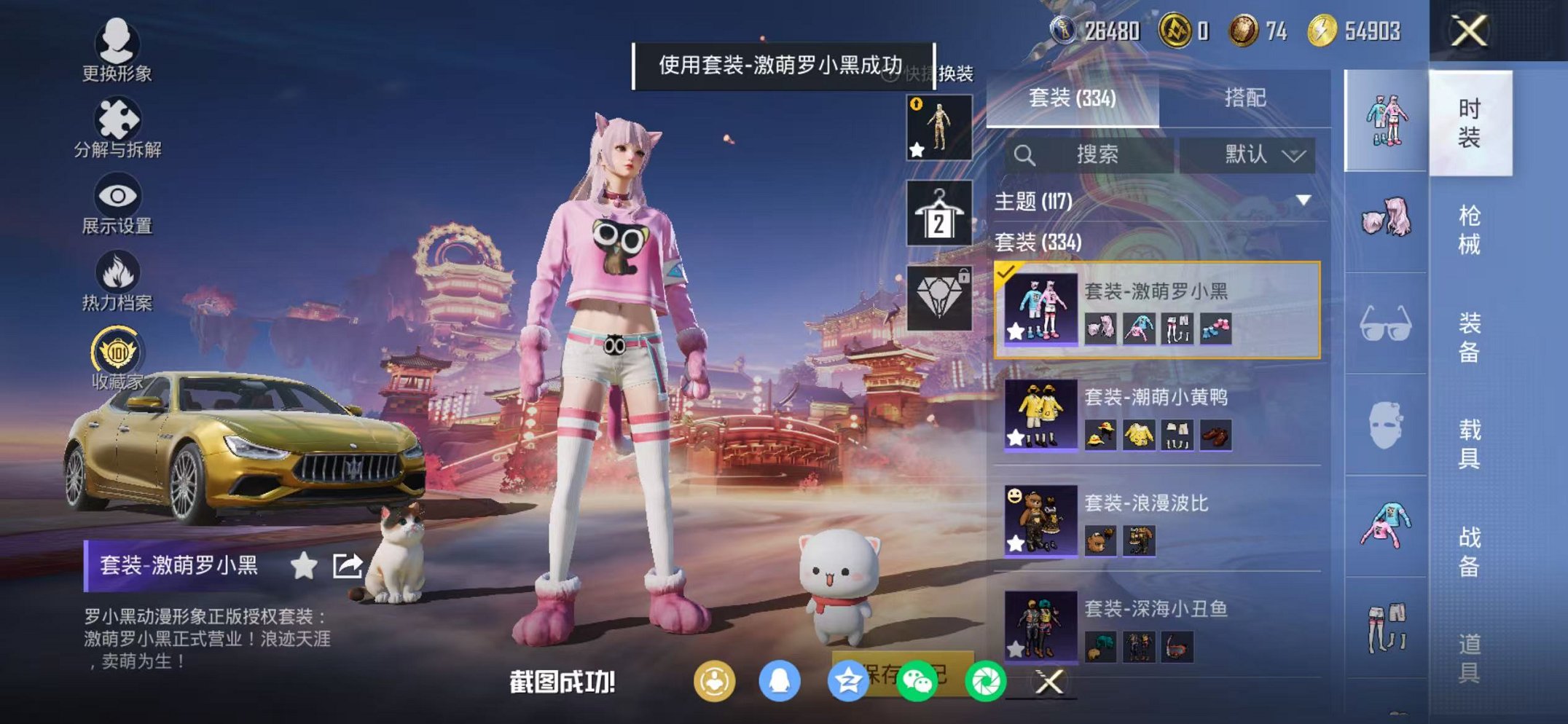Image resolution: width=1568 pixels, height=724 pixels.
Task: Tap the search magnifier in the outfit panel
Action: 1025,154
